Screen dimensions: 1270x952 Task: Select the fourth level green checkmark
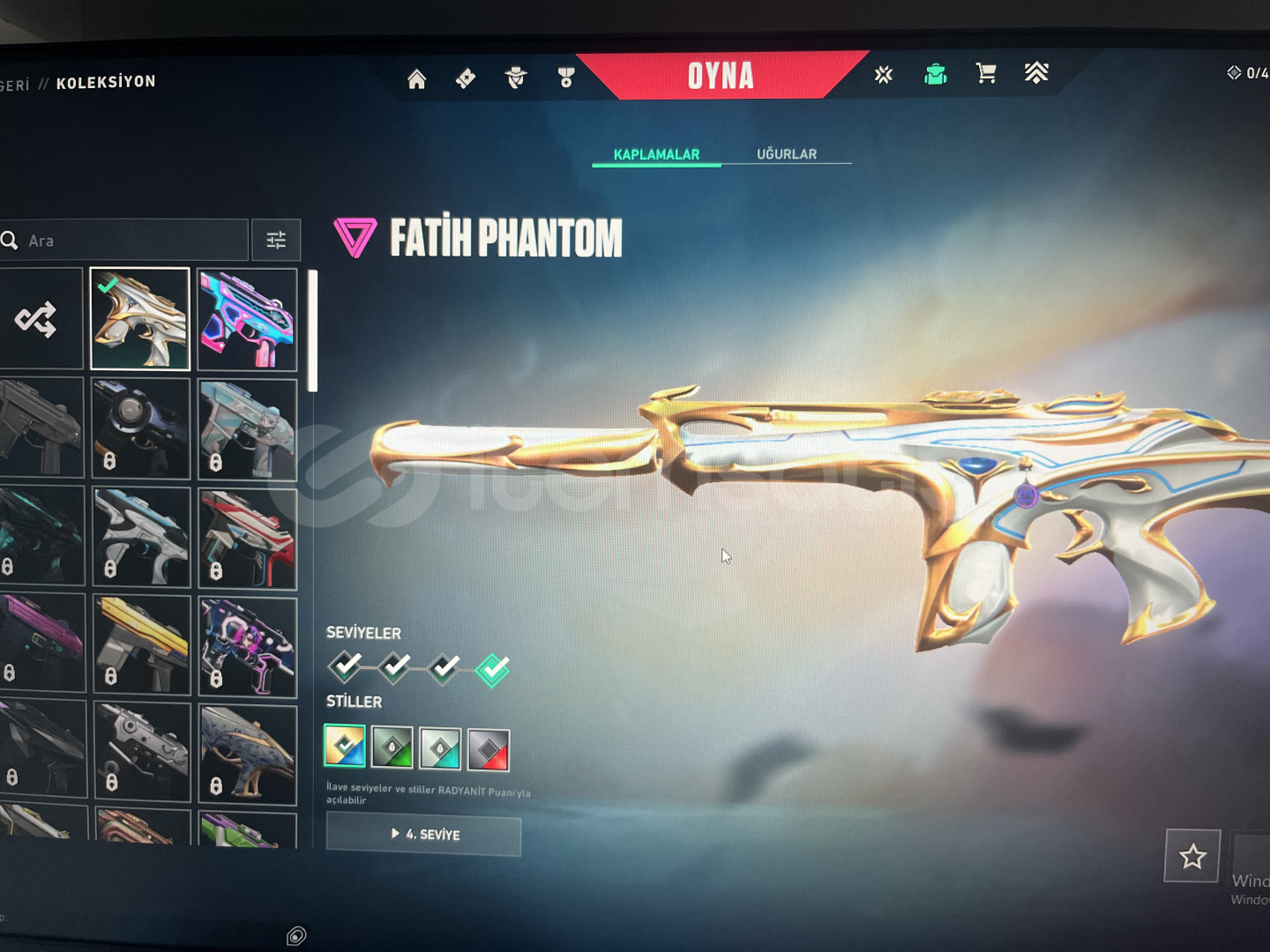coord(492,669)
